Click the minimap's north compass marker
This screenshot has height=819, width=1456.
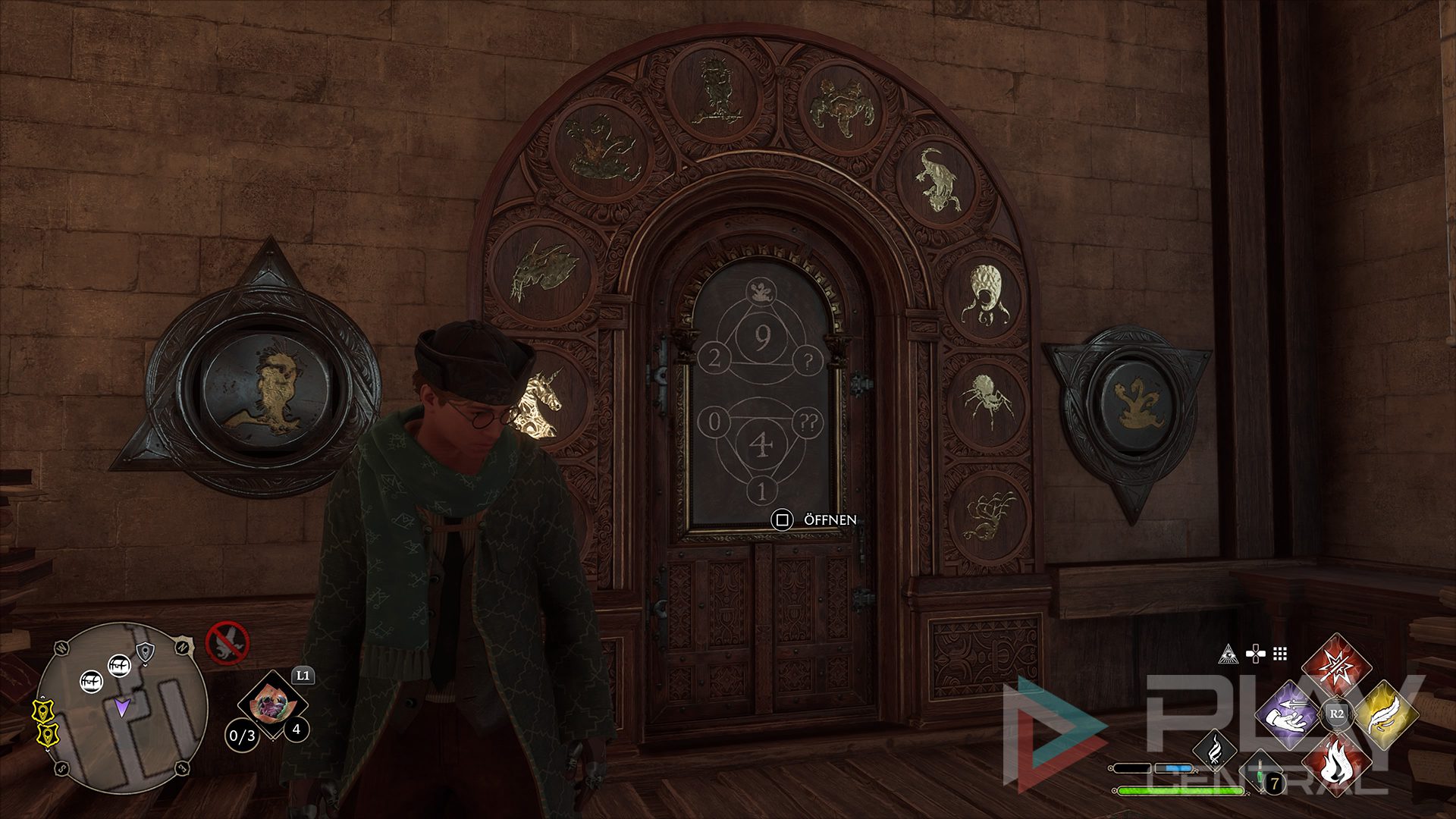181,646
